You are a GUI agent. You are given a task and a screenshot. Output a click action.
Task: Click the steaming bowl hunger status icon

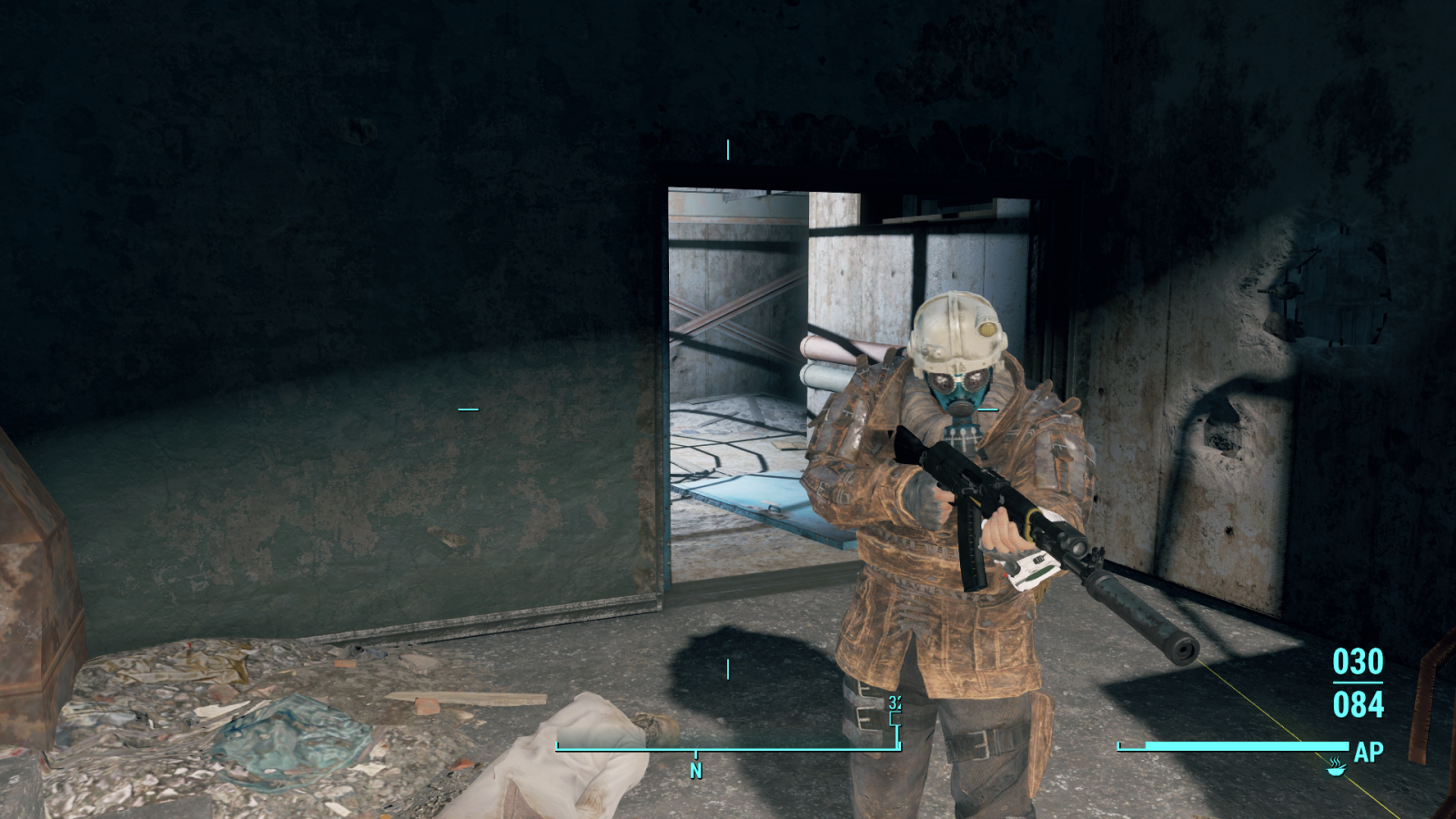click(1335, 766)
